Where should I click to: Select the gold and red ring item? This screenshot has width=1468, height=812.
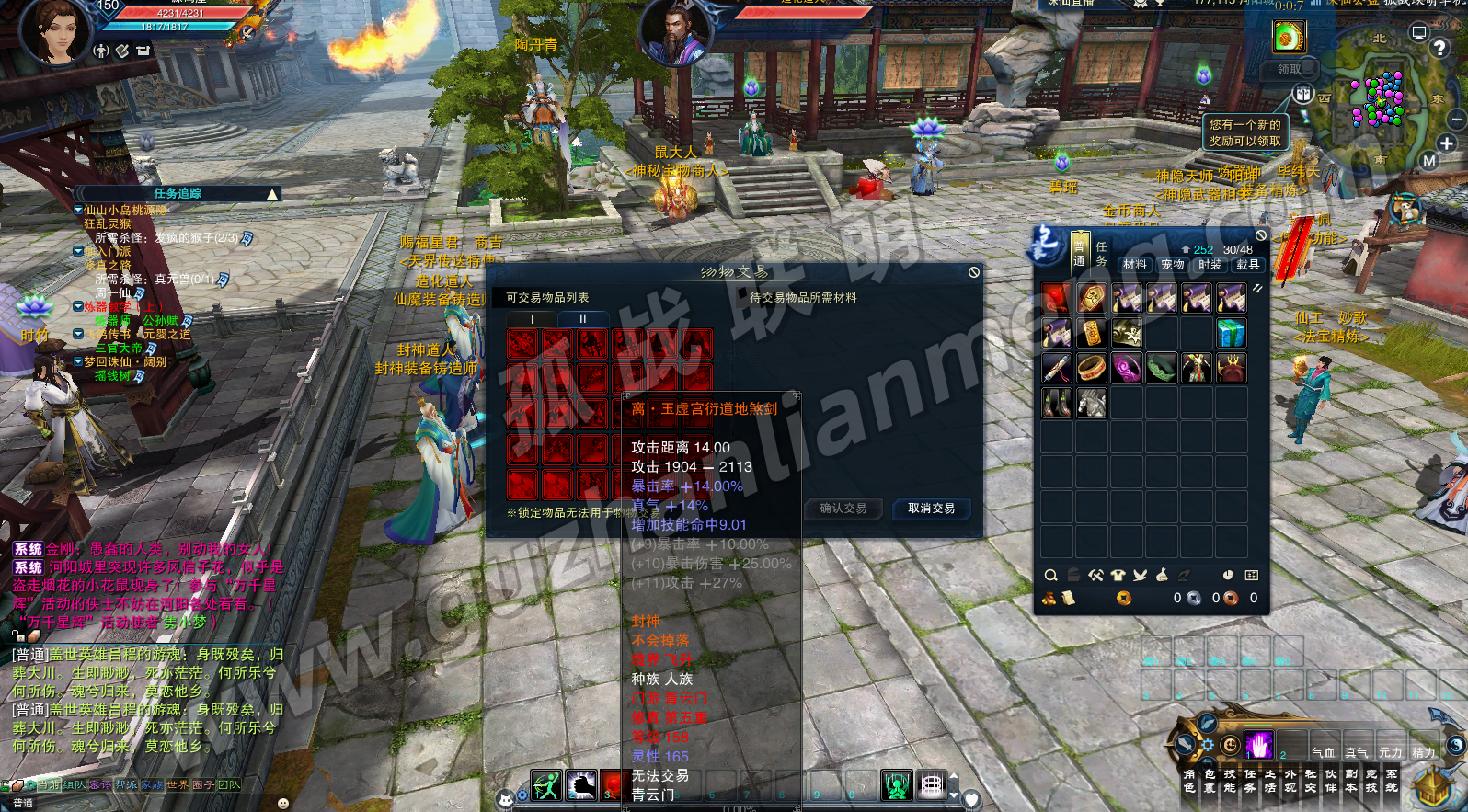[1091, 368]
